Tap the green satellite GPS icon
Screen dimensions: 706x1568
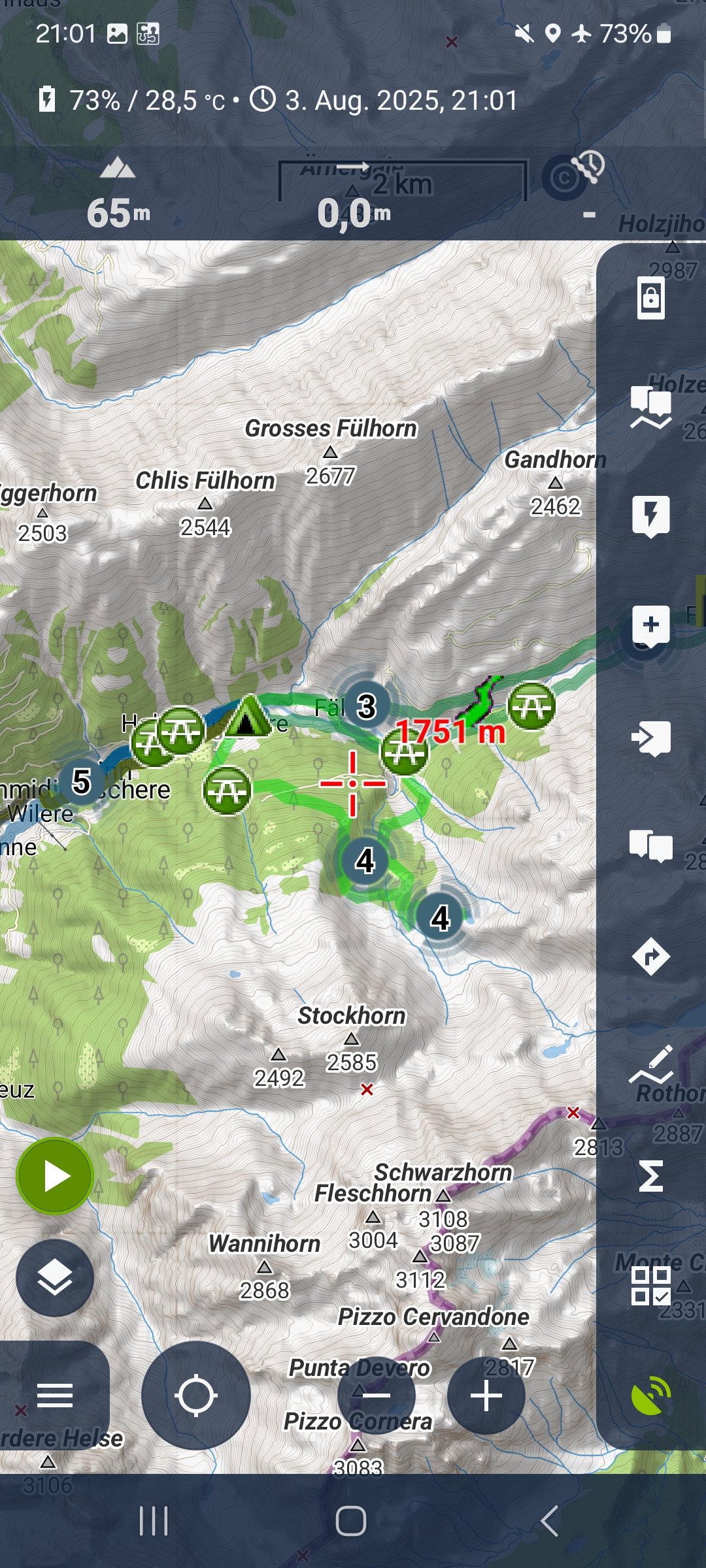click(x=651, y=1396)
